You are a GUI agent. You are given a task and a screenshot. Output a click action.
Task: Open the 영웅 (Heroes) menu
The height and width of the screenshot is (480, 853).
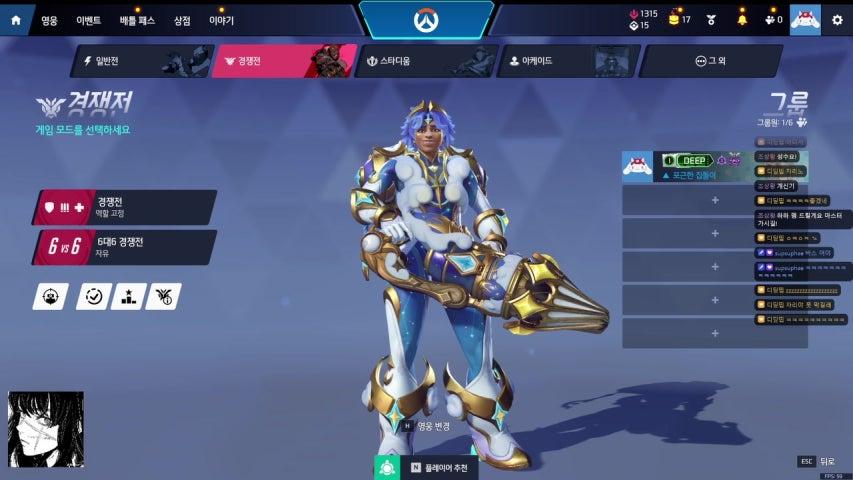point(50,20)
